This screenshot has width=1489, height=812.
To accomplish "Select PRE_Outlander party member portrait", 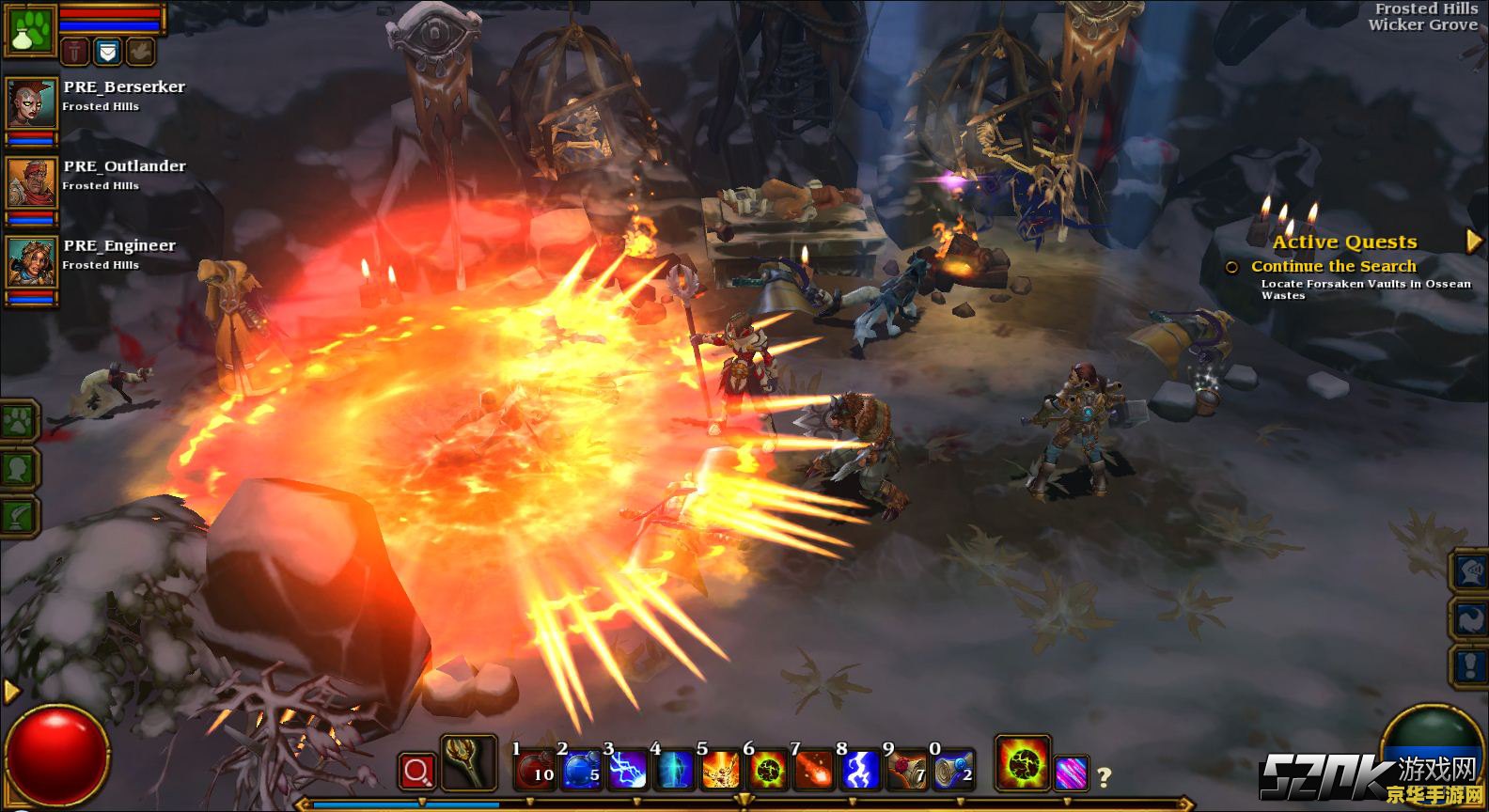I will pyautogui.click(x=31, y=181).
